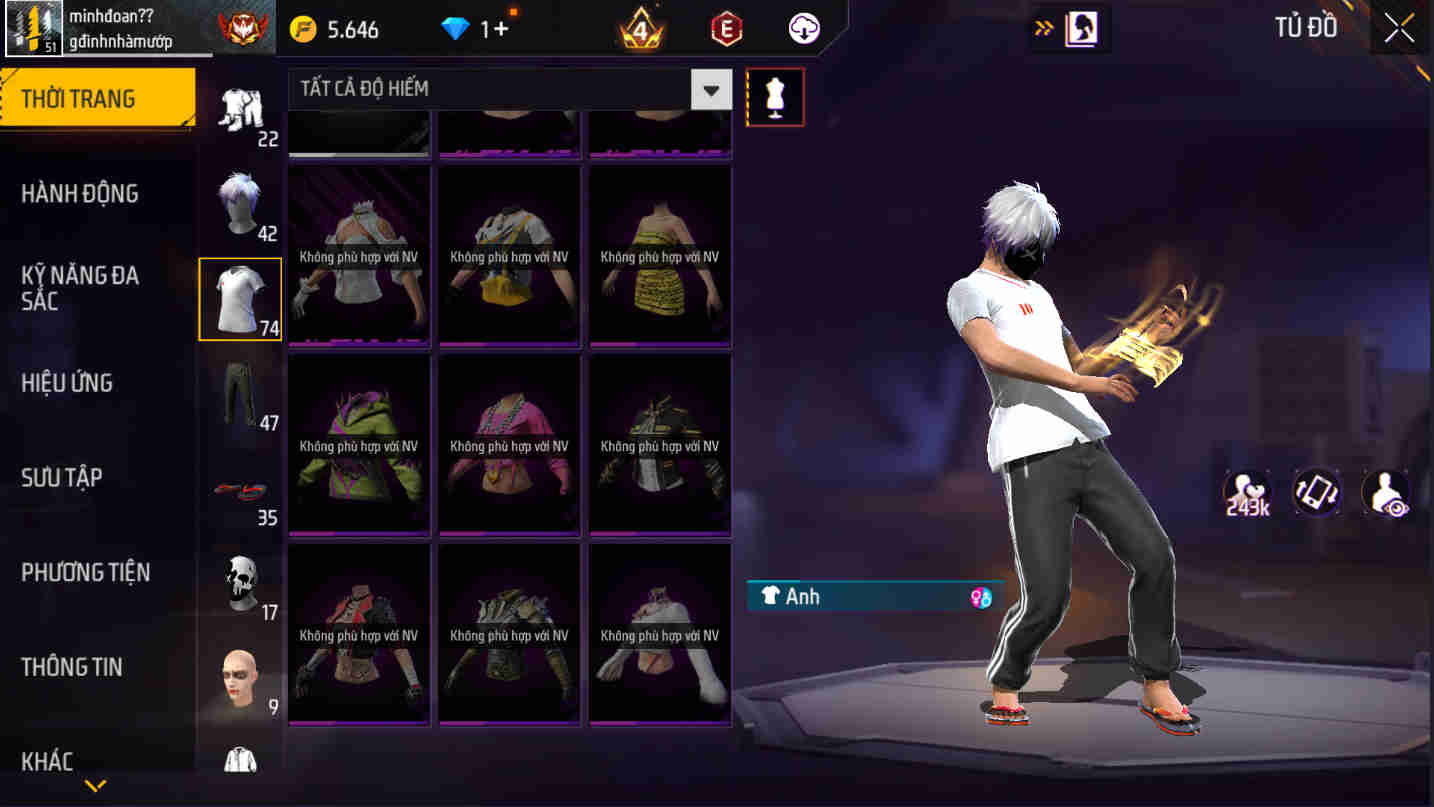This screenshot has width=1434, height=807.
Task: Collapse the panel with the double arrows
Action: [1043, 28]
